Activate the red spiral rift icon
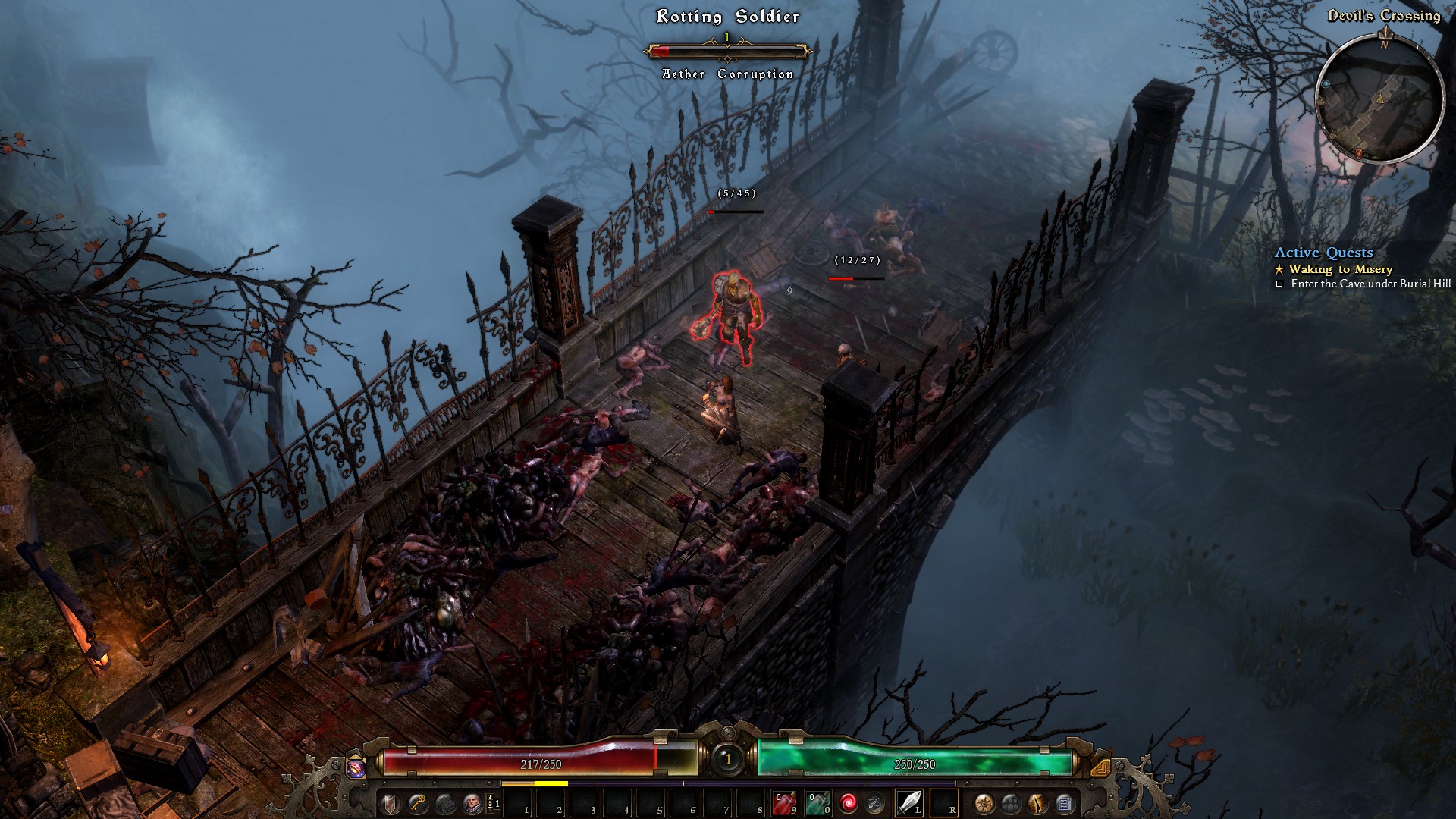The image size is (1456, 819). [x=849, y=803]
